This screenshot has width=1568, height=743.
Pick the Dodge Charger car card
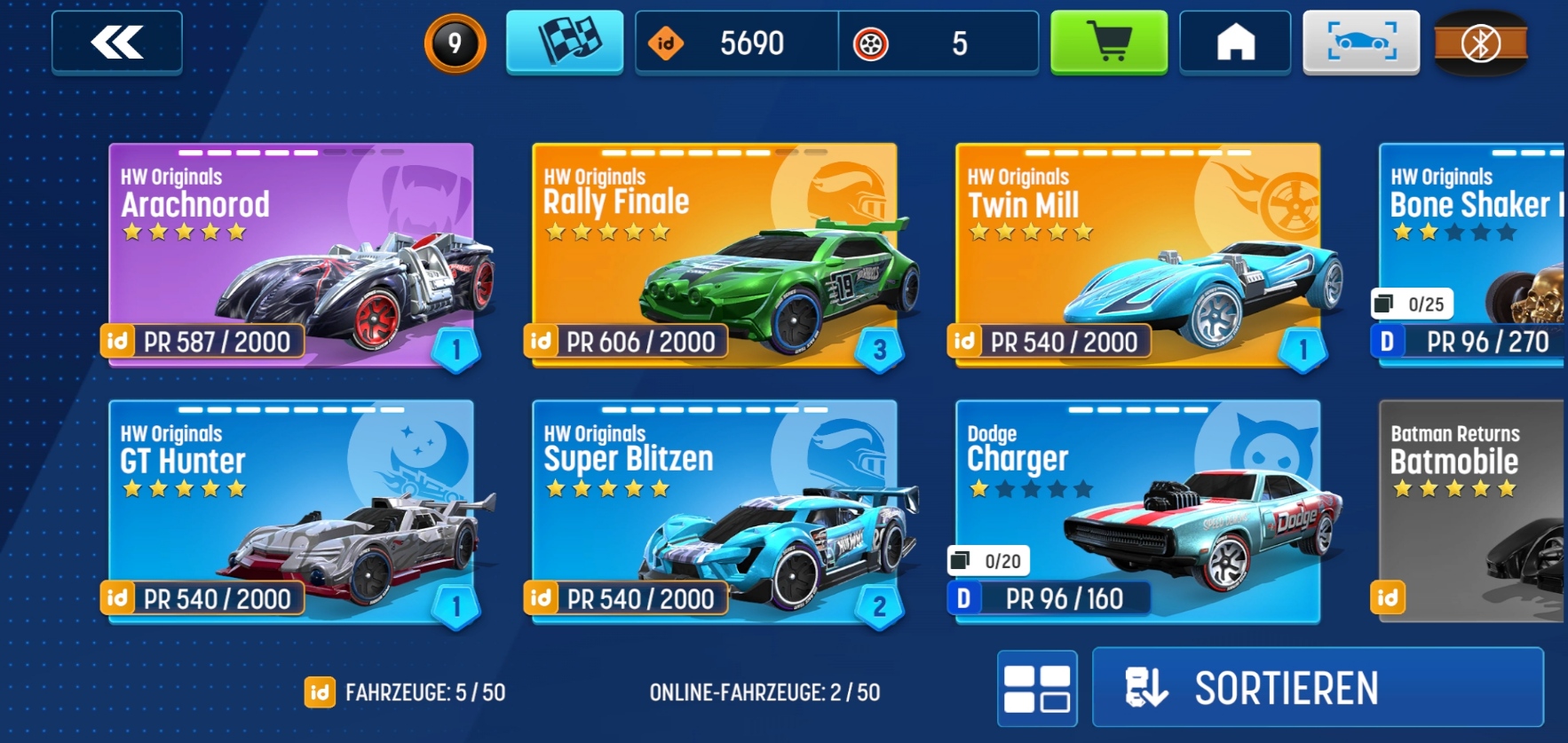(x=1137, y=511)
